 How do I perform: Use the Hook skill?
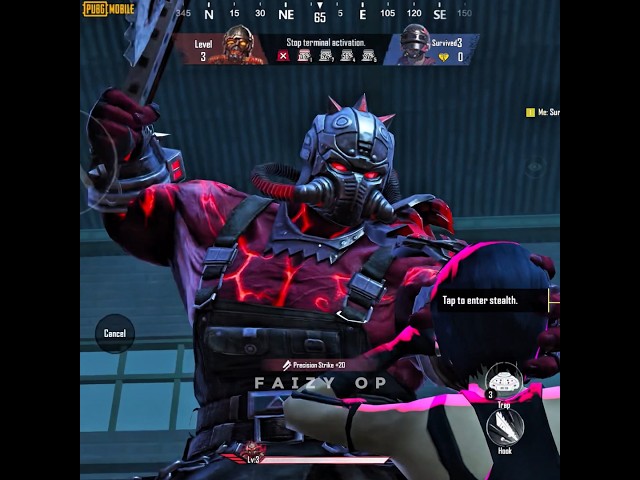click(x=504, y=427)
